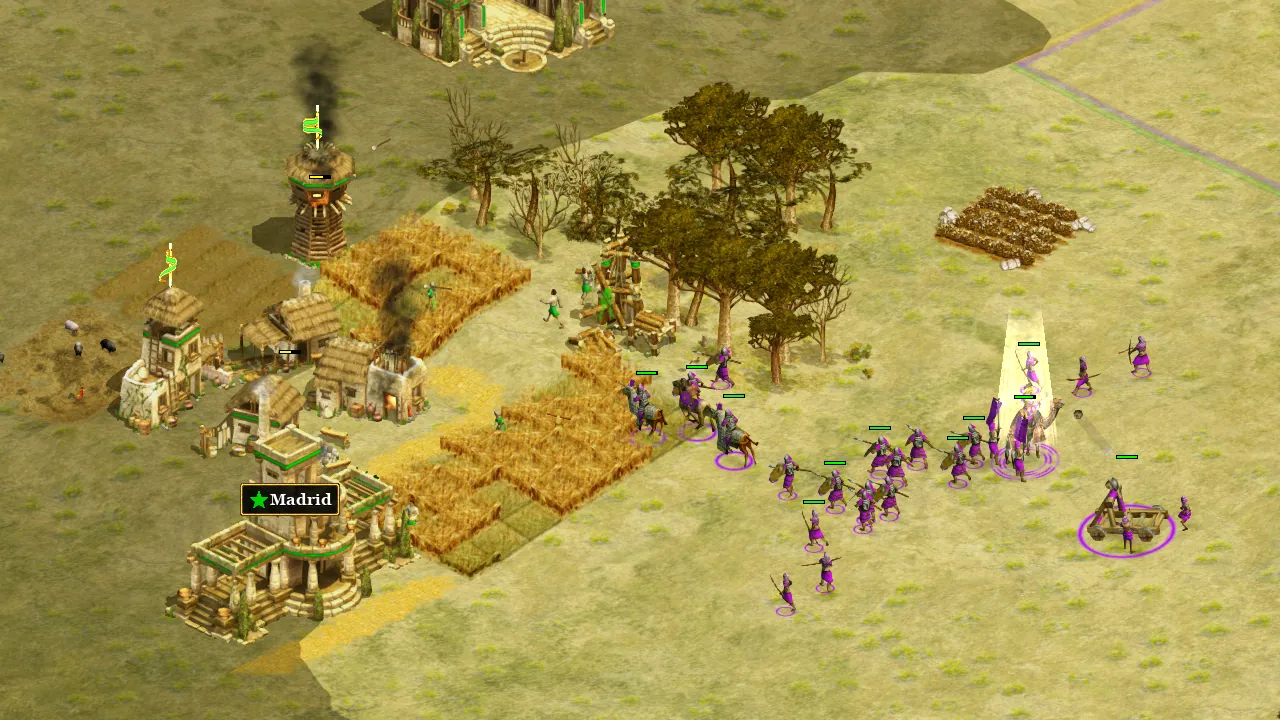
Task: Select the Madrid city name label
Action: point(290,499)
